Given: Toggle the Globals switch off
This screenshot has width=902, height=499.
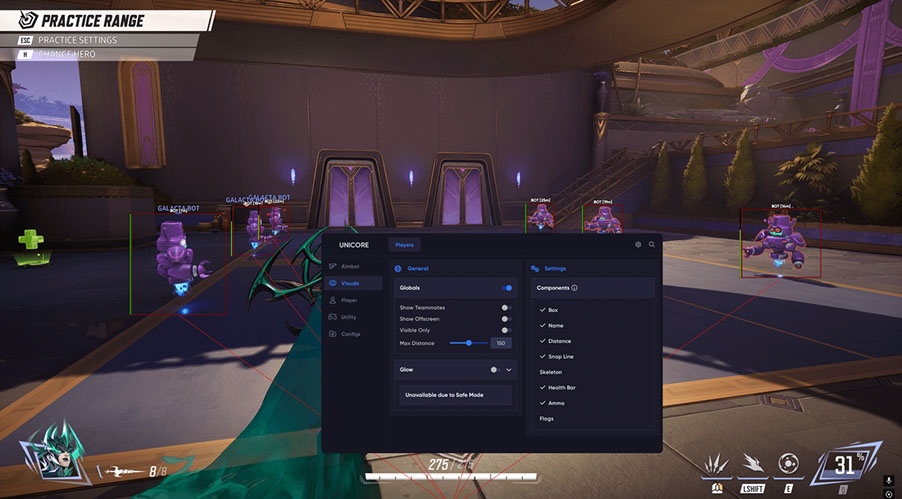Looking at the screenshot, I should click(507, 287).
